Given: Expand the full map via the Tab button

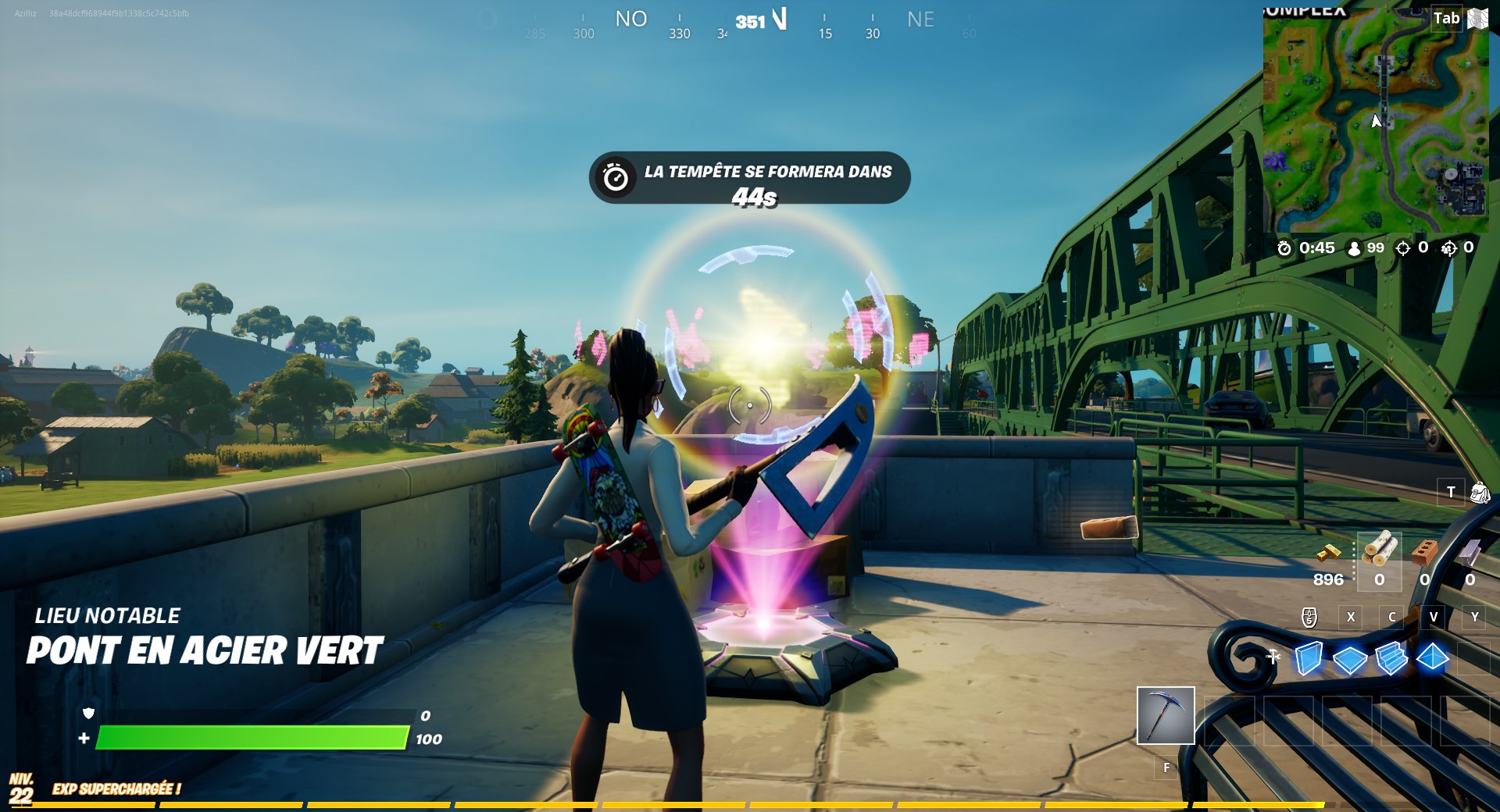Looking at the screenshot, I should click(x=1445, y=18).
